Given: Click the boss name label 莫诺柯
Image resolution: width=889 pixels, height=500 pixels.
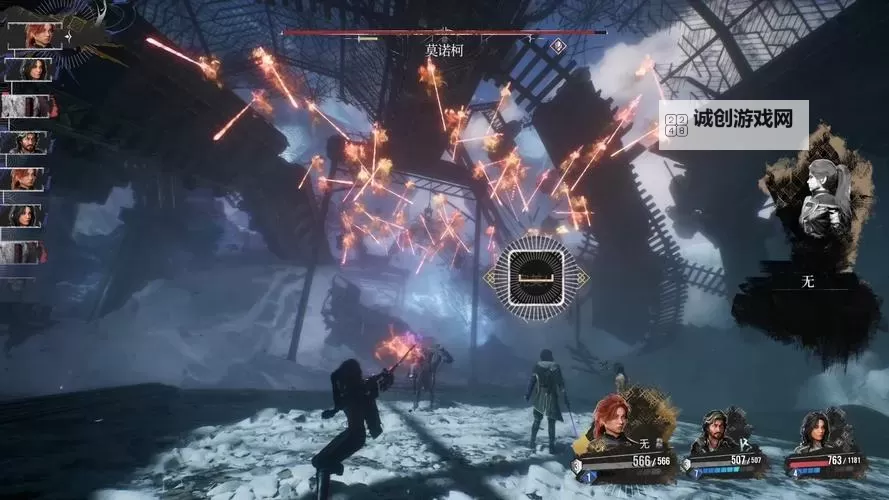Looking at the screenshot, I should point(444,48).
